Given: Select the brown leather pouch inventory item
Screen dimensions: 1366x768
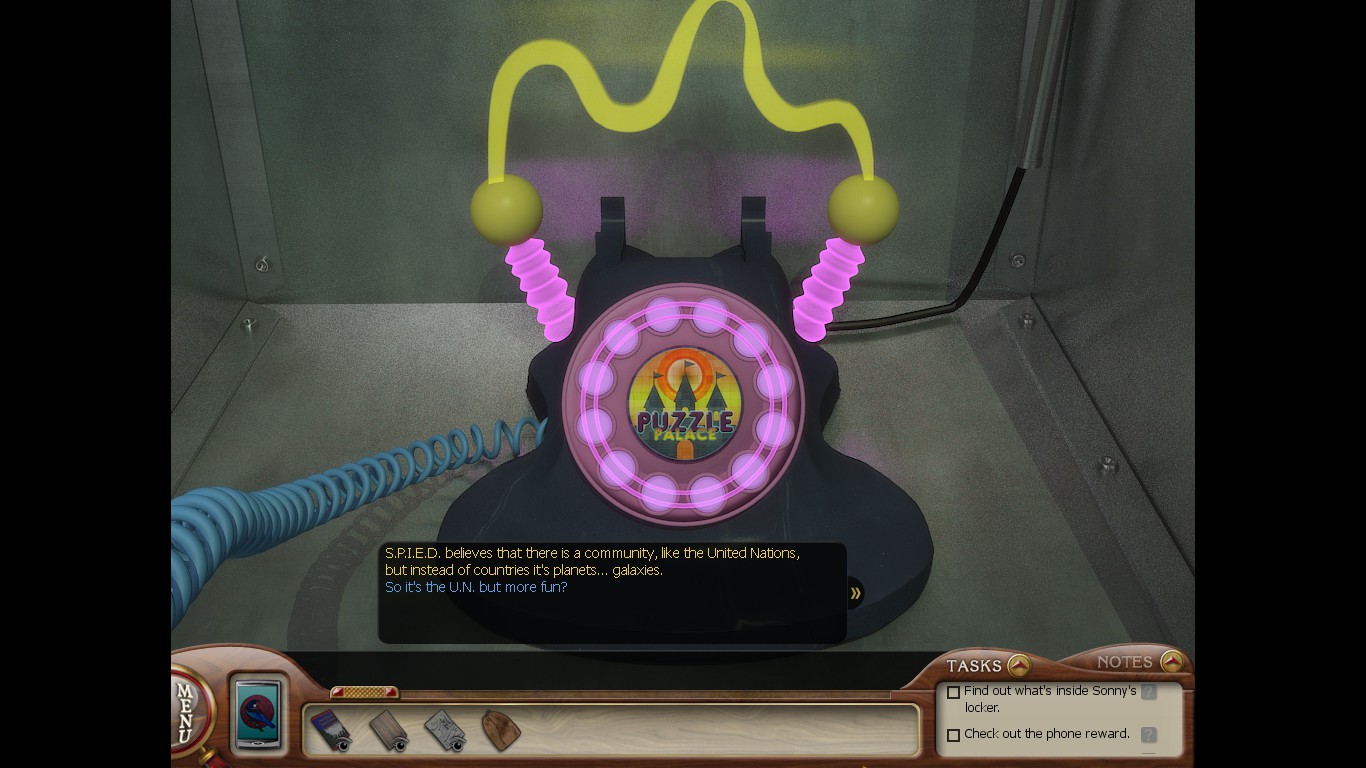Looking at the screenshot, I should [x=501, y=730].
